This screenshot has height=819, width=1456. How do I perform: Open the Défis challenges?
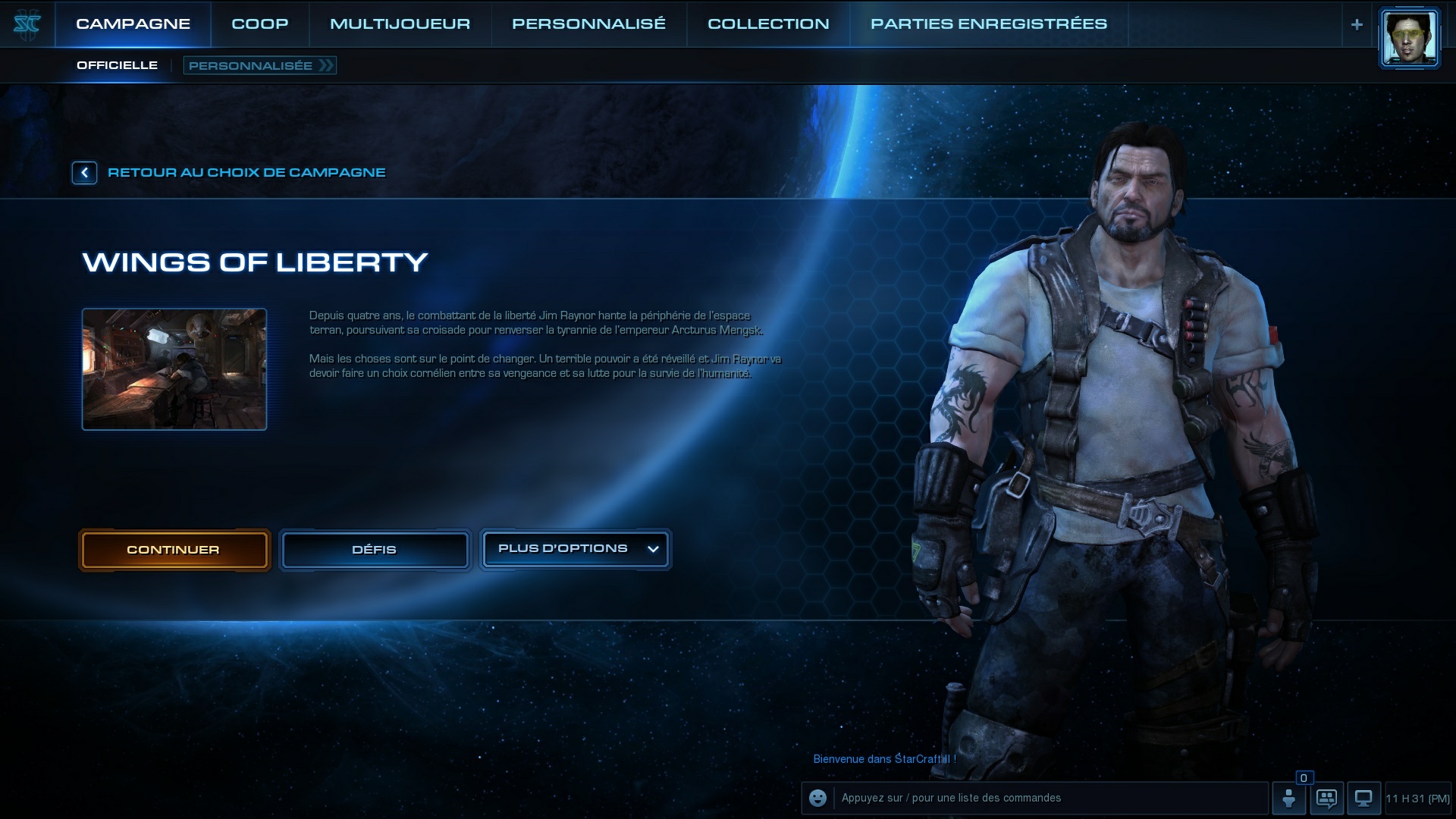click(375, 550)
